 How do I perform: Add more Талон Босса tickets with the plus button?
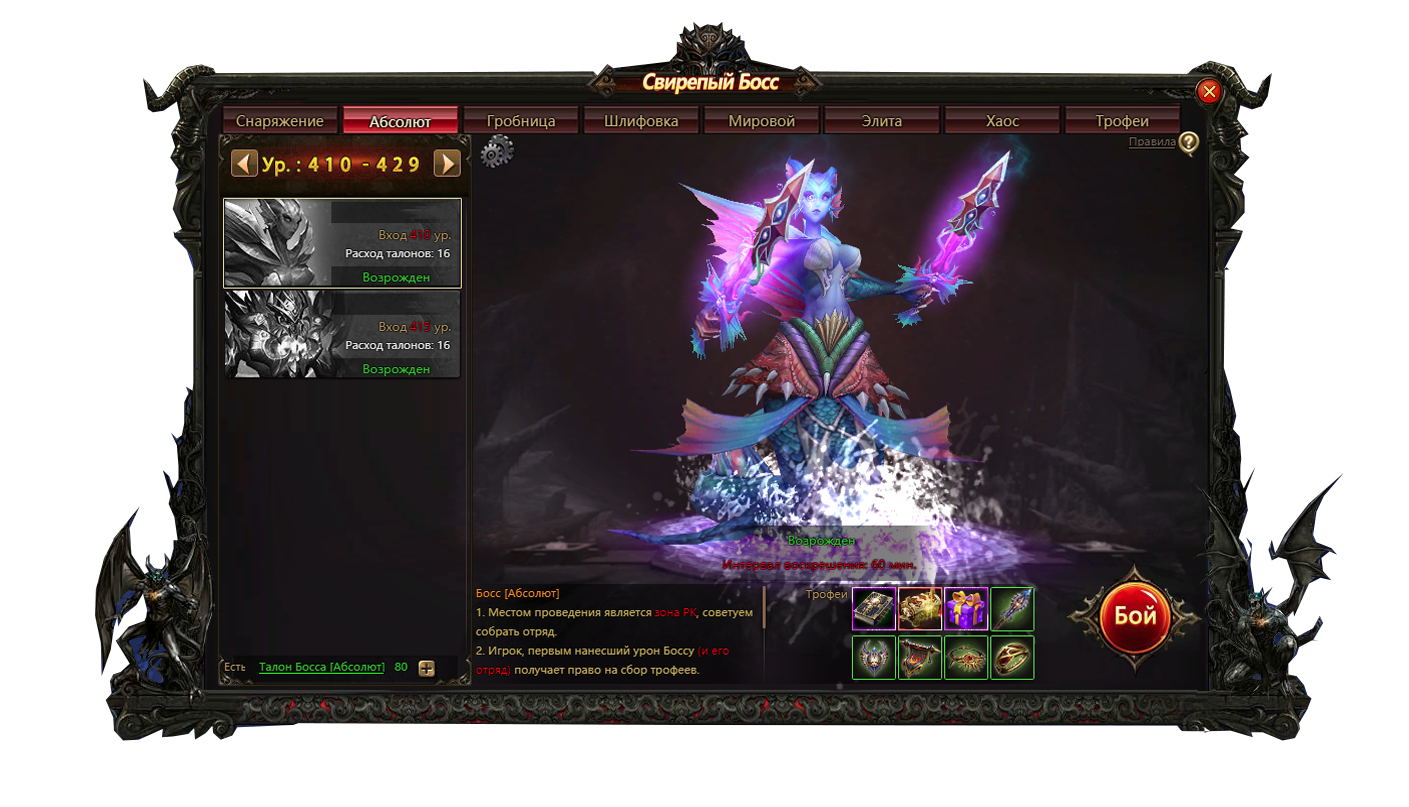click(x=427, y=668)
